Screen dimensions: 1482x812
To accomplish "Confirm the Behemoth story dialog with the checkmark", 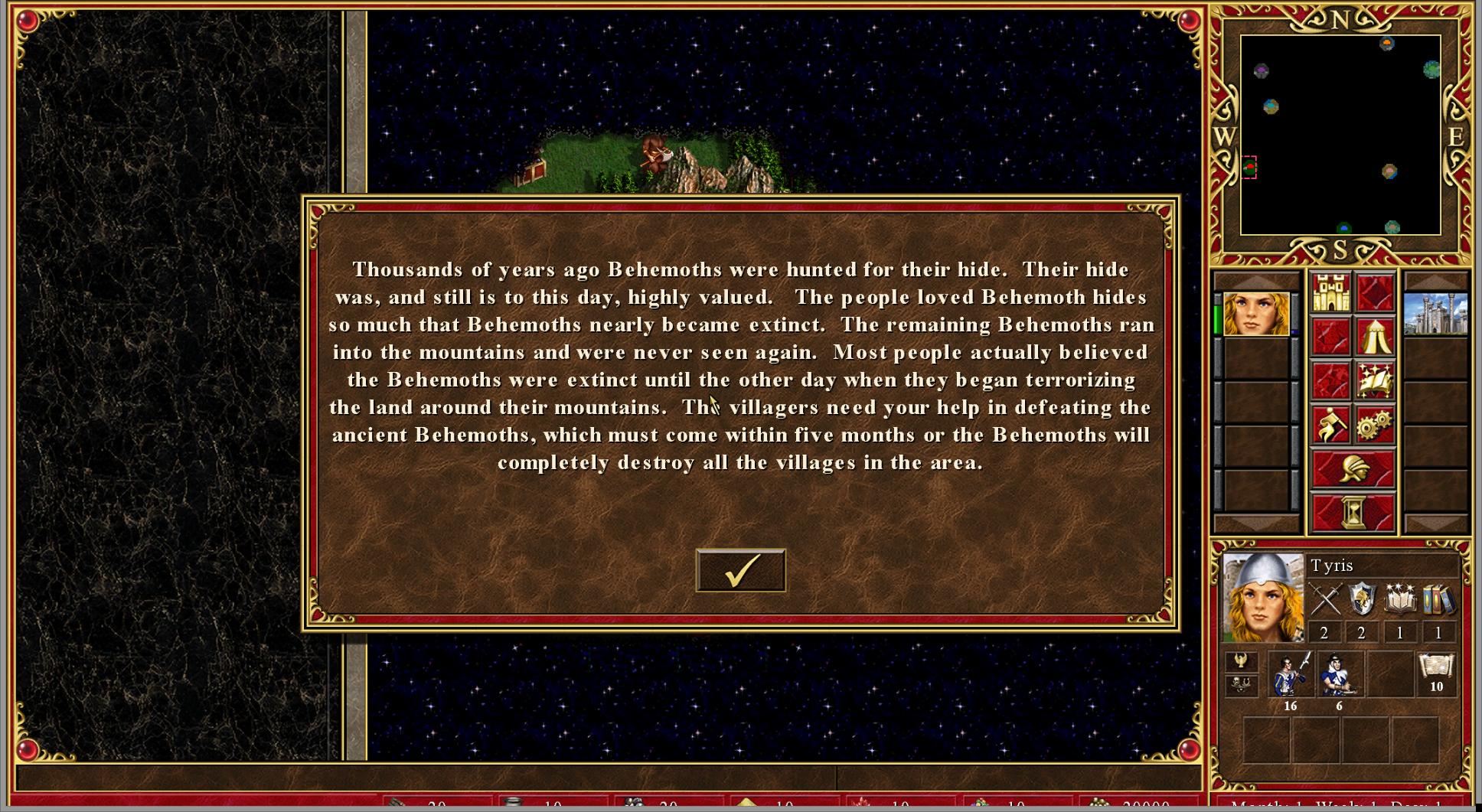I will tap(740, 570).
